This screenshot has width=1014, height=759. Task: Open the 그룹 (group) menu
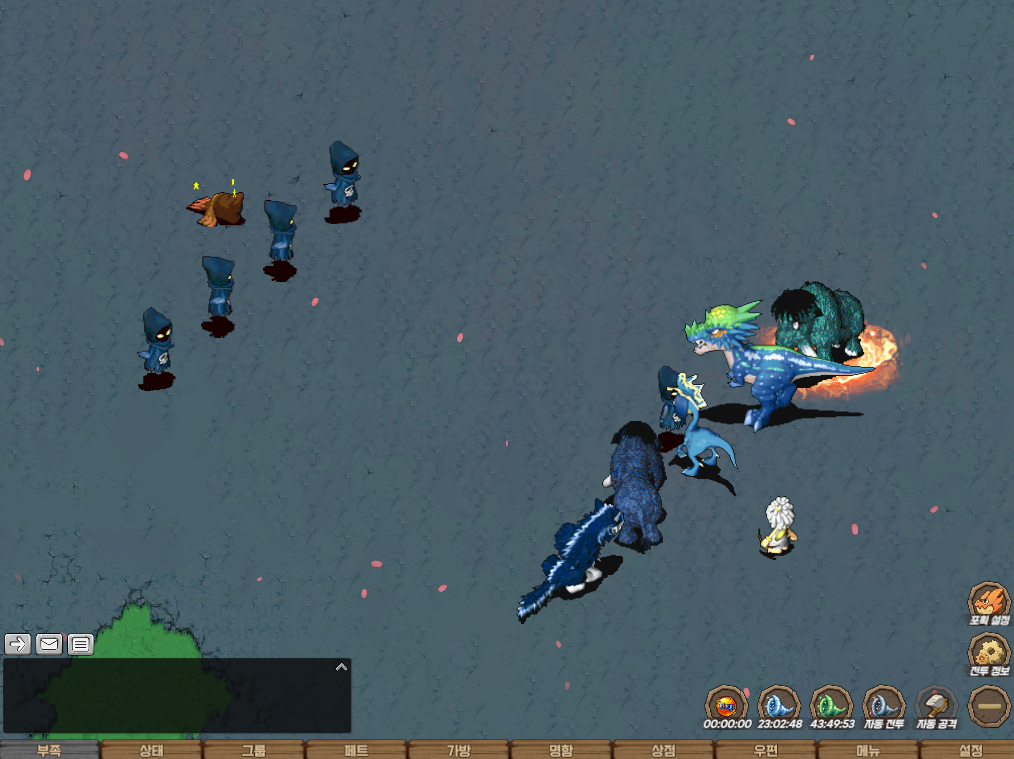coord(254,750)
